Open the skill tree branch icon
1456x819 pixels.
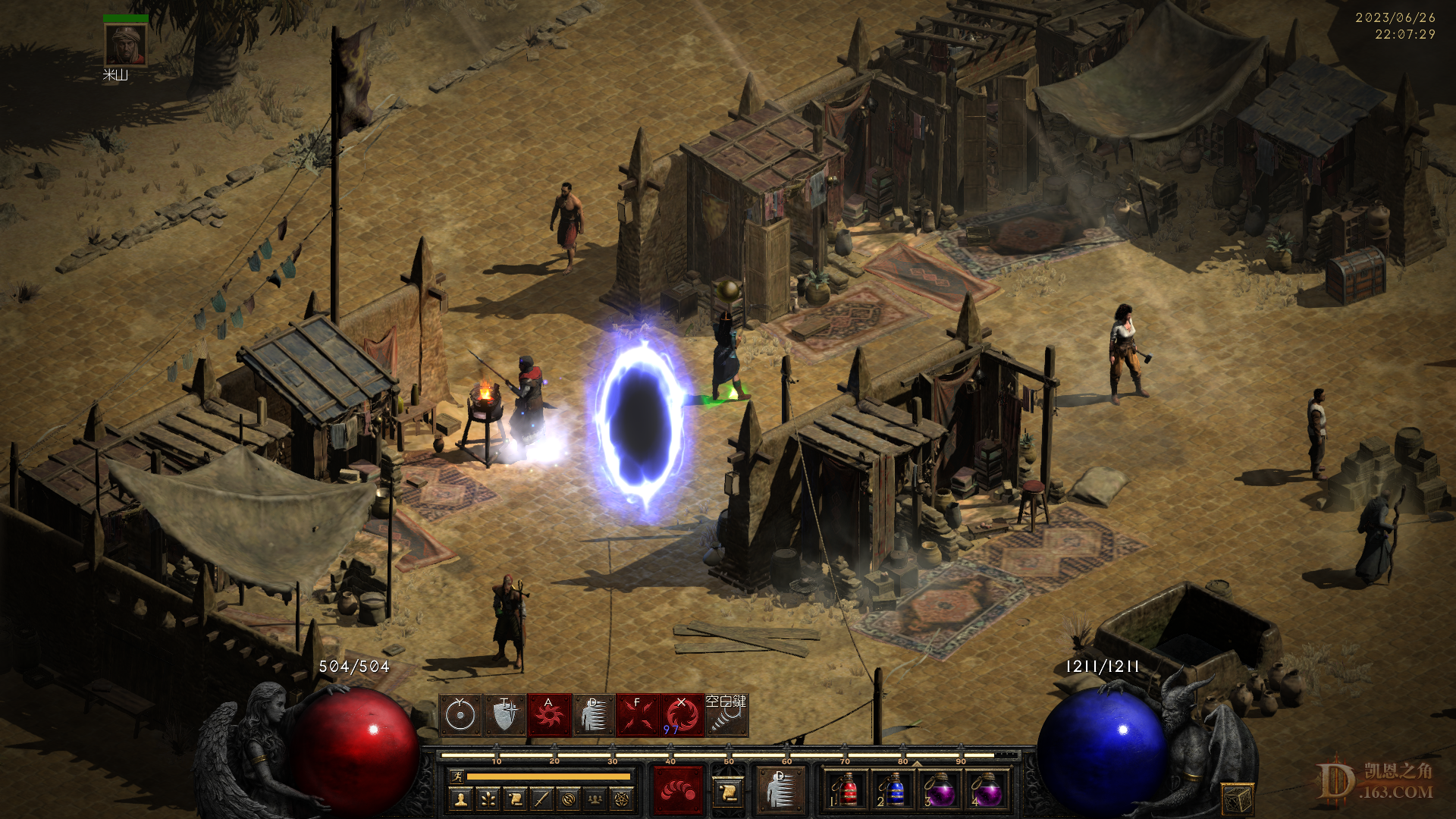488,799
